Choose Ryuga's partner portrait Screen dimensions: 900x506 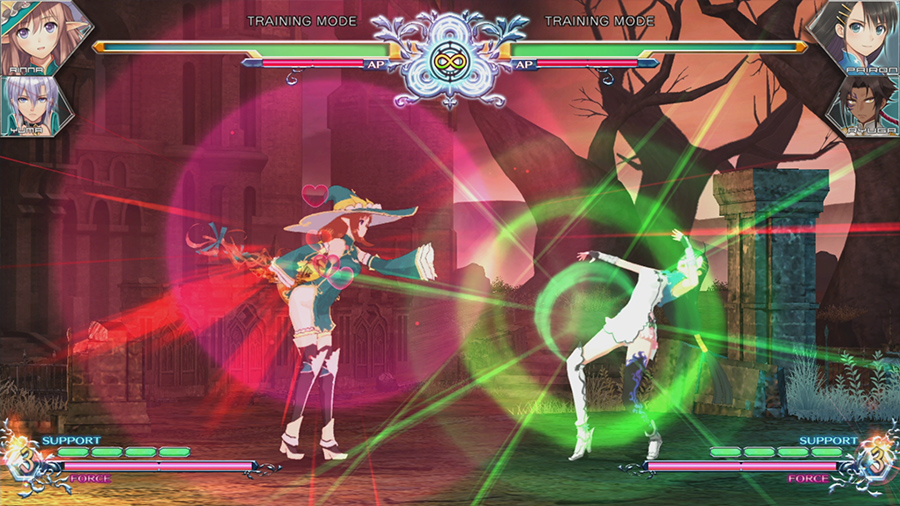[x=864, y=105]
